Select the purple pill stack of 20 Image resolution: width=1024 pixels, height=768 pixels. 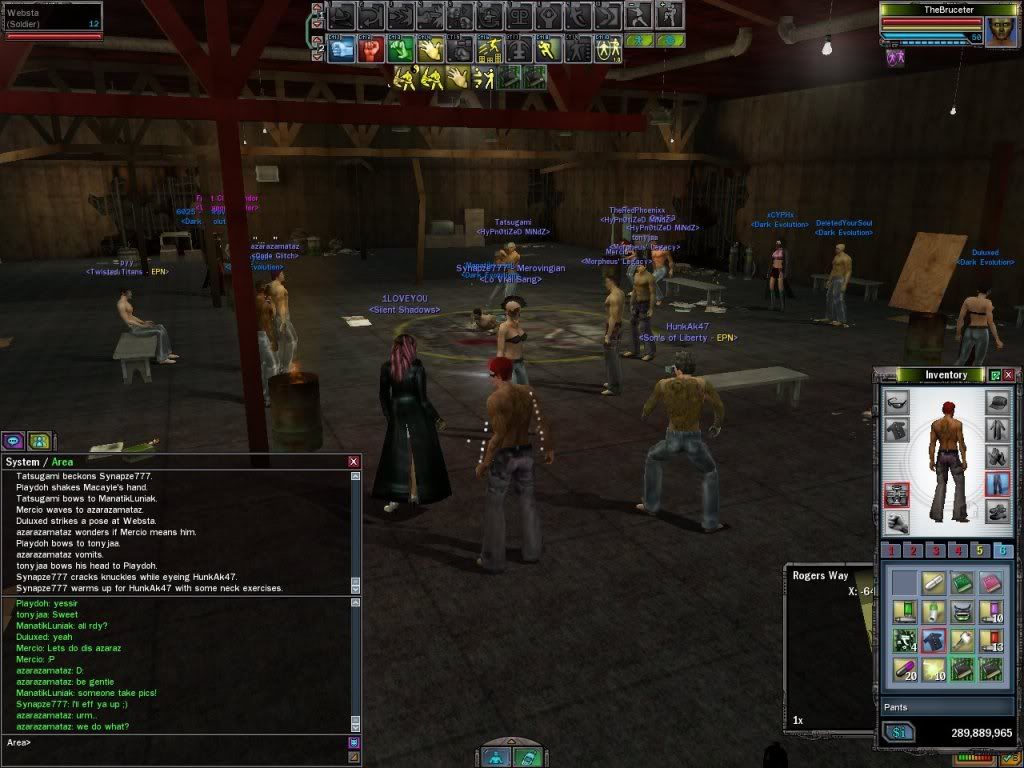903,669
